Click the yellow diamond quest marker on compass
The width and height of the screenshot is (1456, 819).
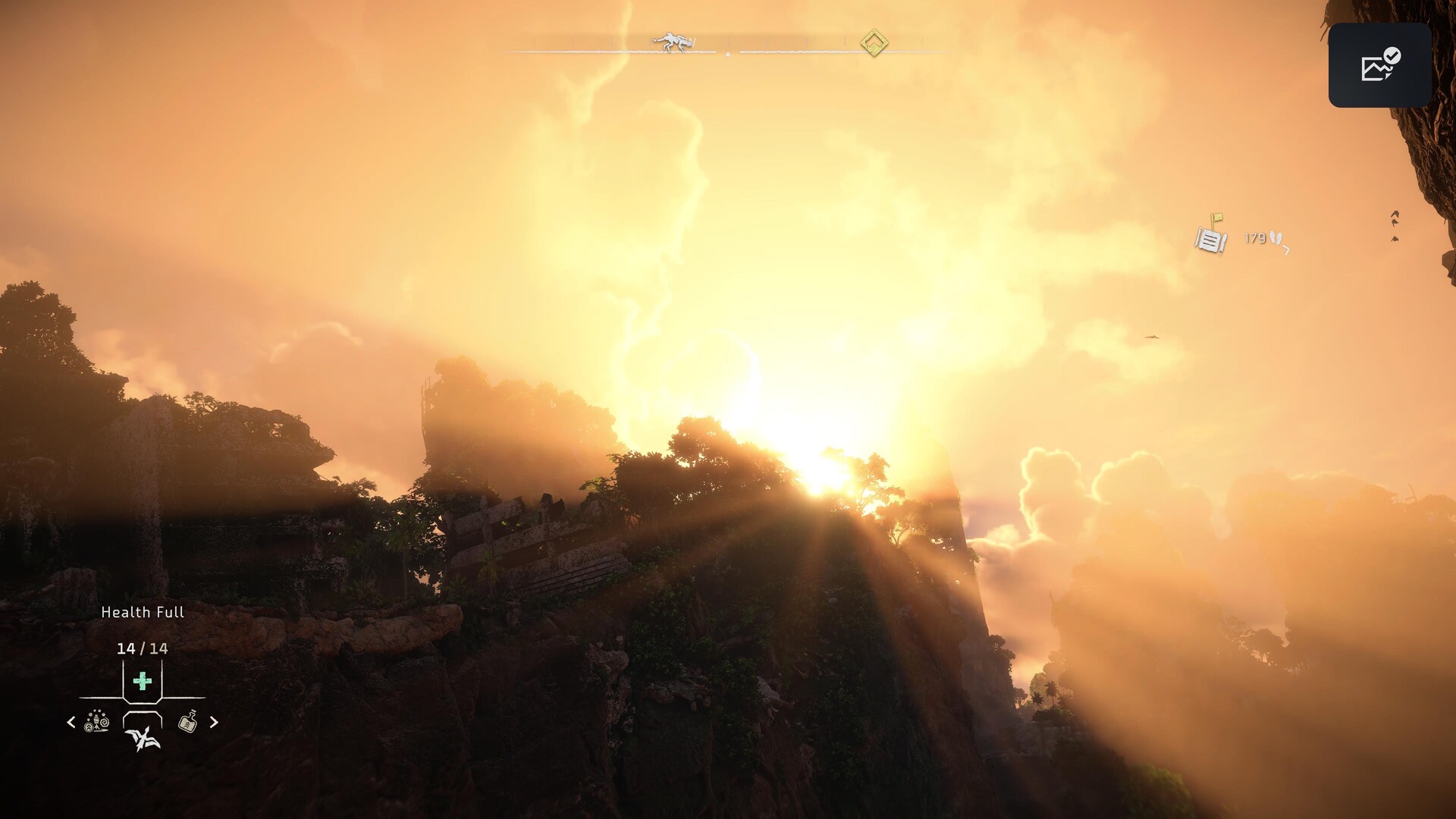[x=874, y=42]
